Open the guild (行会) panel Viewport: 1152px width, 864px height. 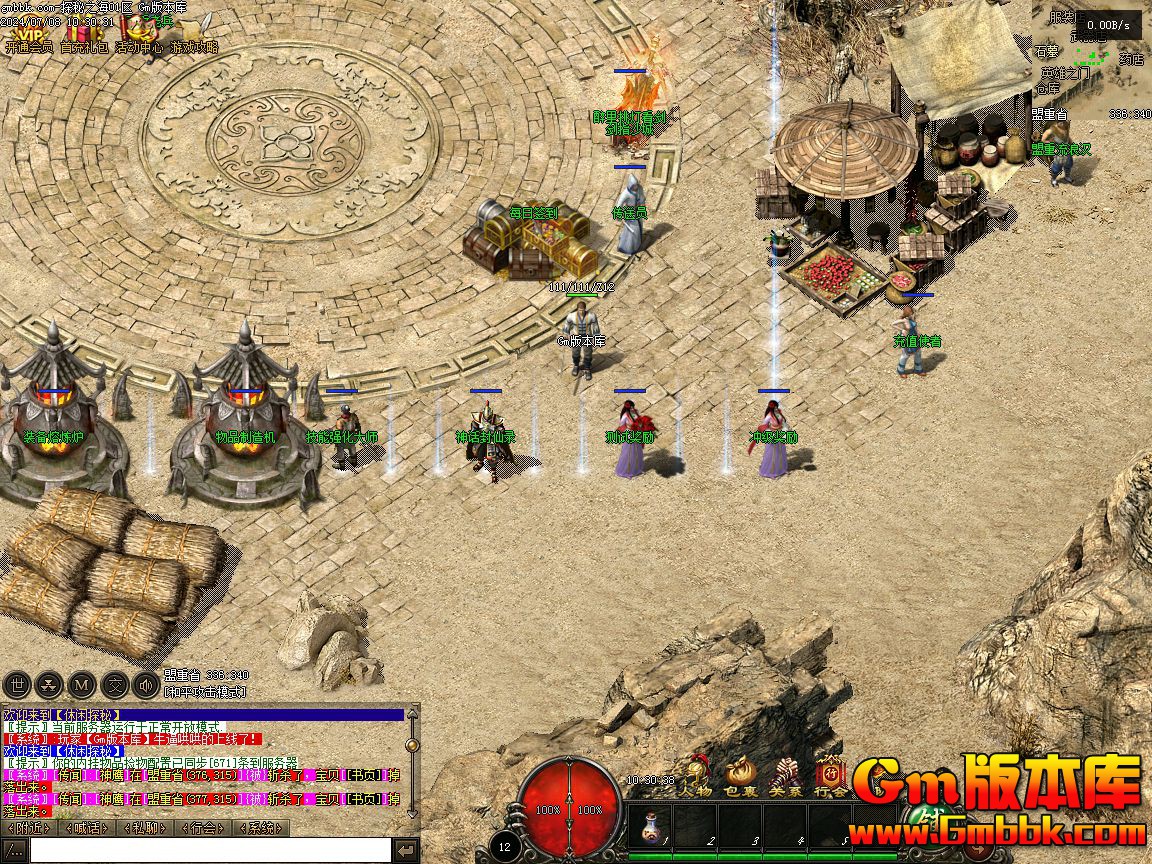[831, 775]
